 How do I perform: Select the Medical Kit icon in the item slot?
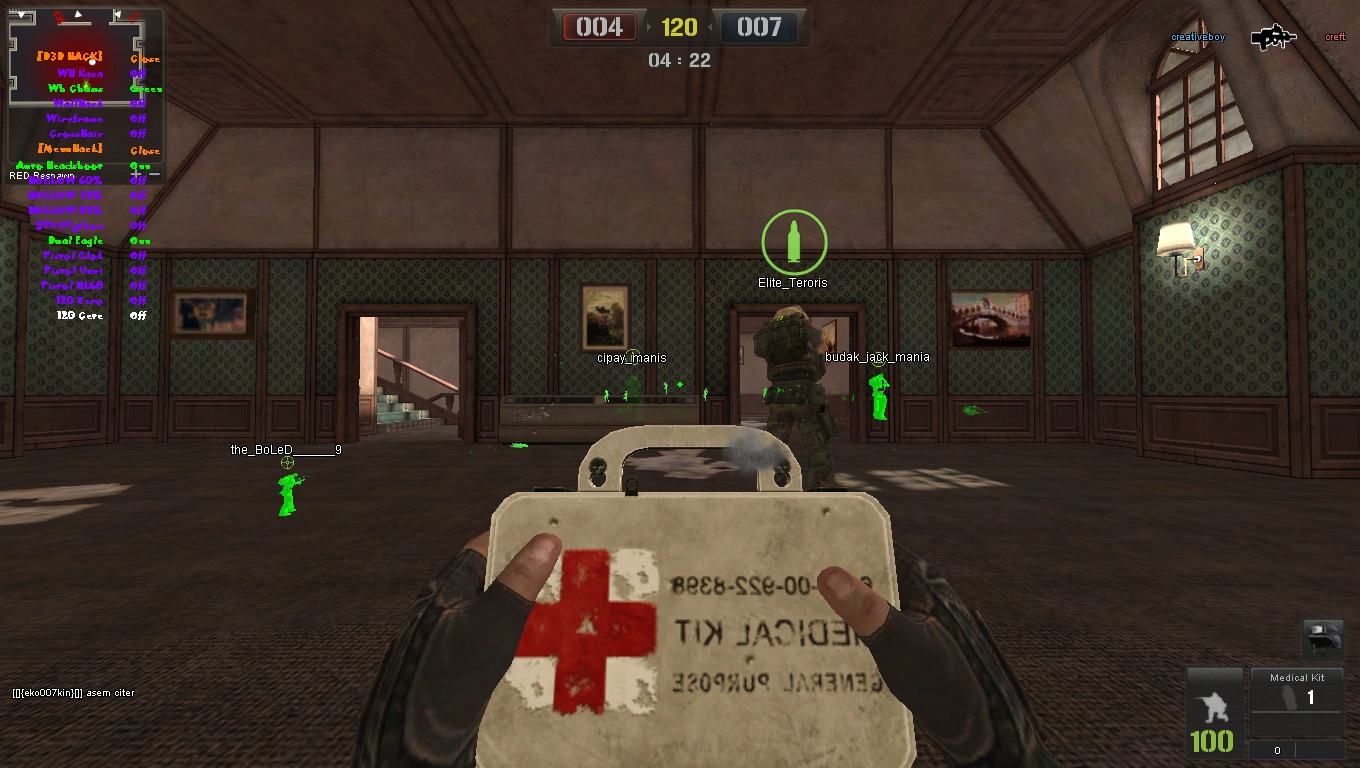click(1288, 698)
